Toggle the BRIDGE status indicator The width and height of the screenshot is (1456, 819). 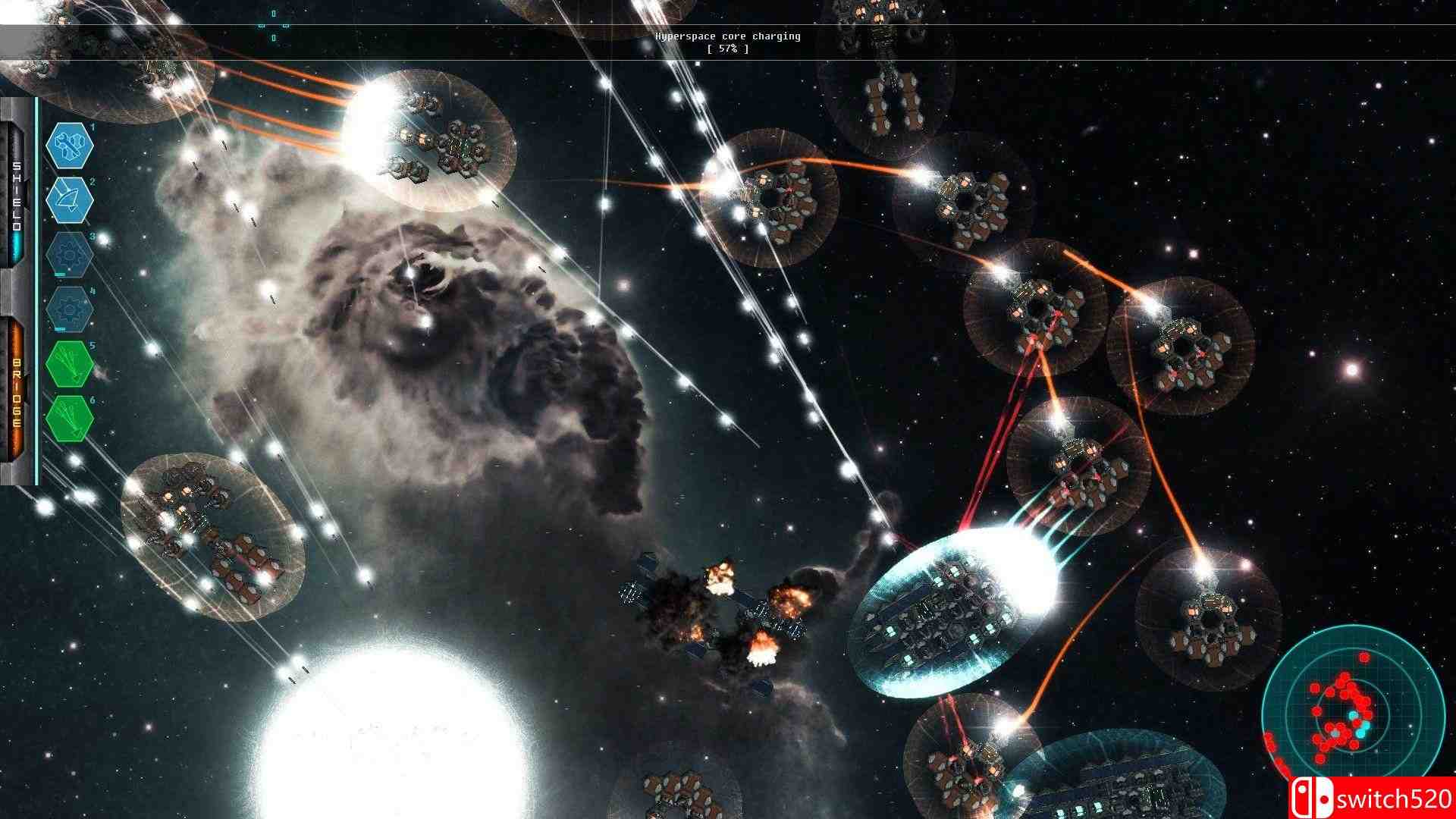17,391
